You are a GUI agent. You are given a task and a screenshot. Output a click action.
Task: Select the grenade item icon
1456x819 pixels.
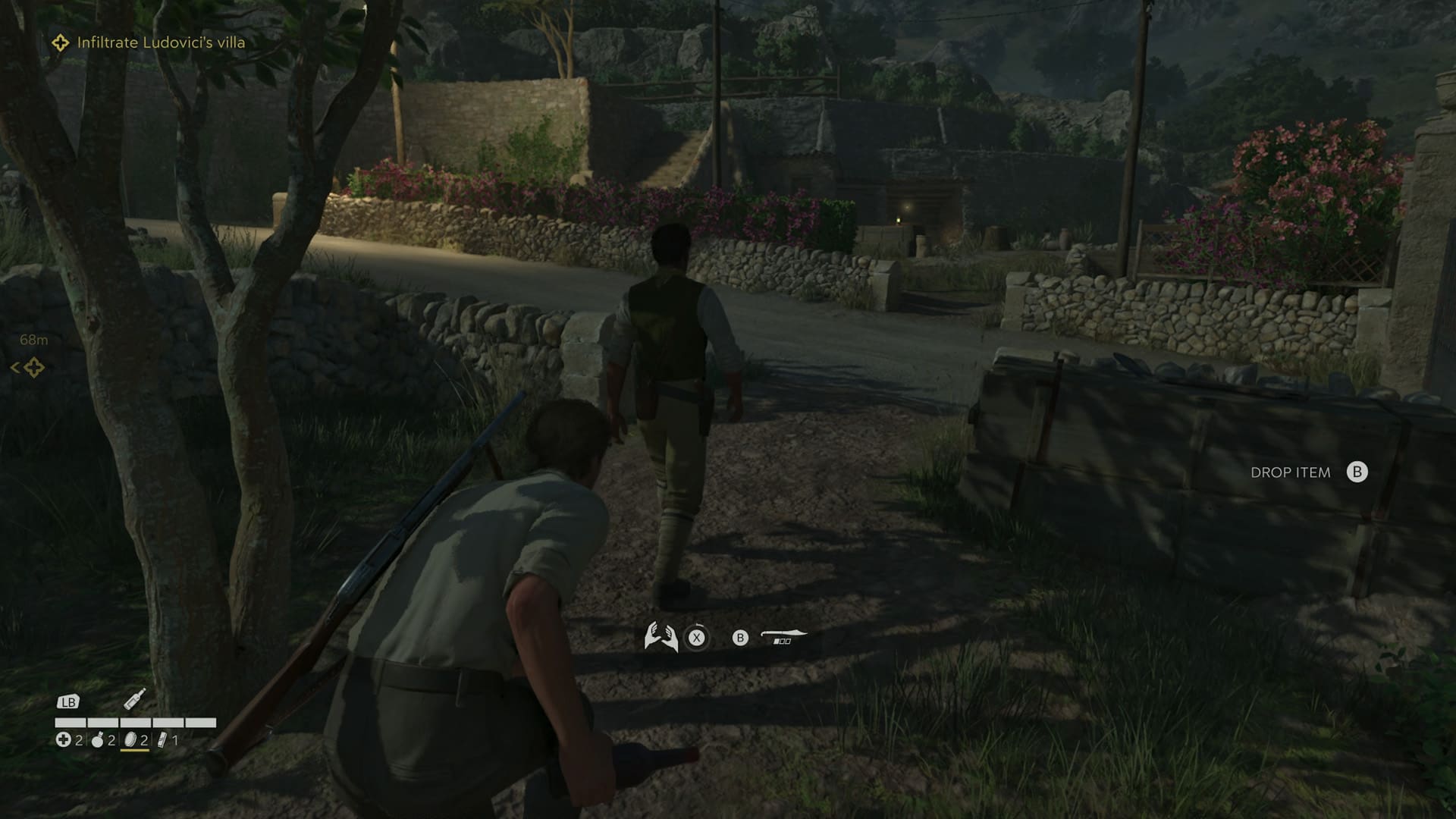[x=97, y=742]
